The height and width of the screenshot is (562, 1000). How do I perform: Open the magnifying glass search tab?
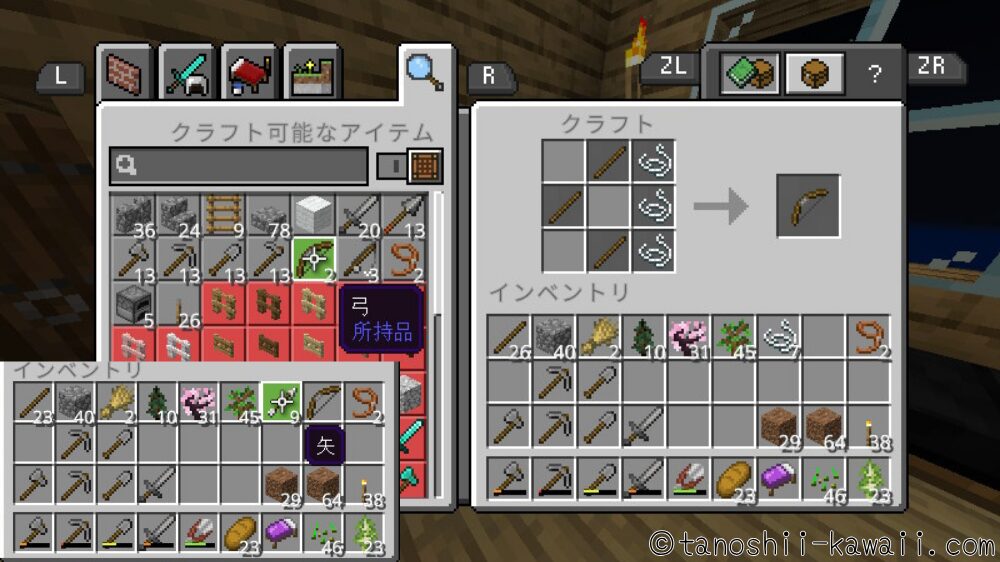pyautogui.click(x=425, y=71)
